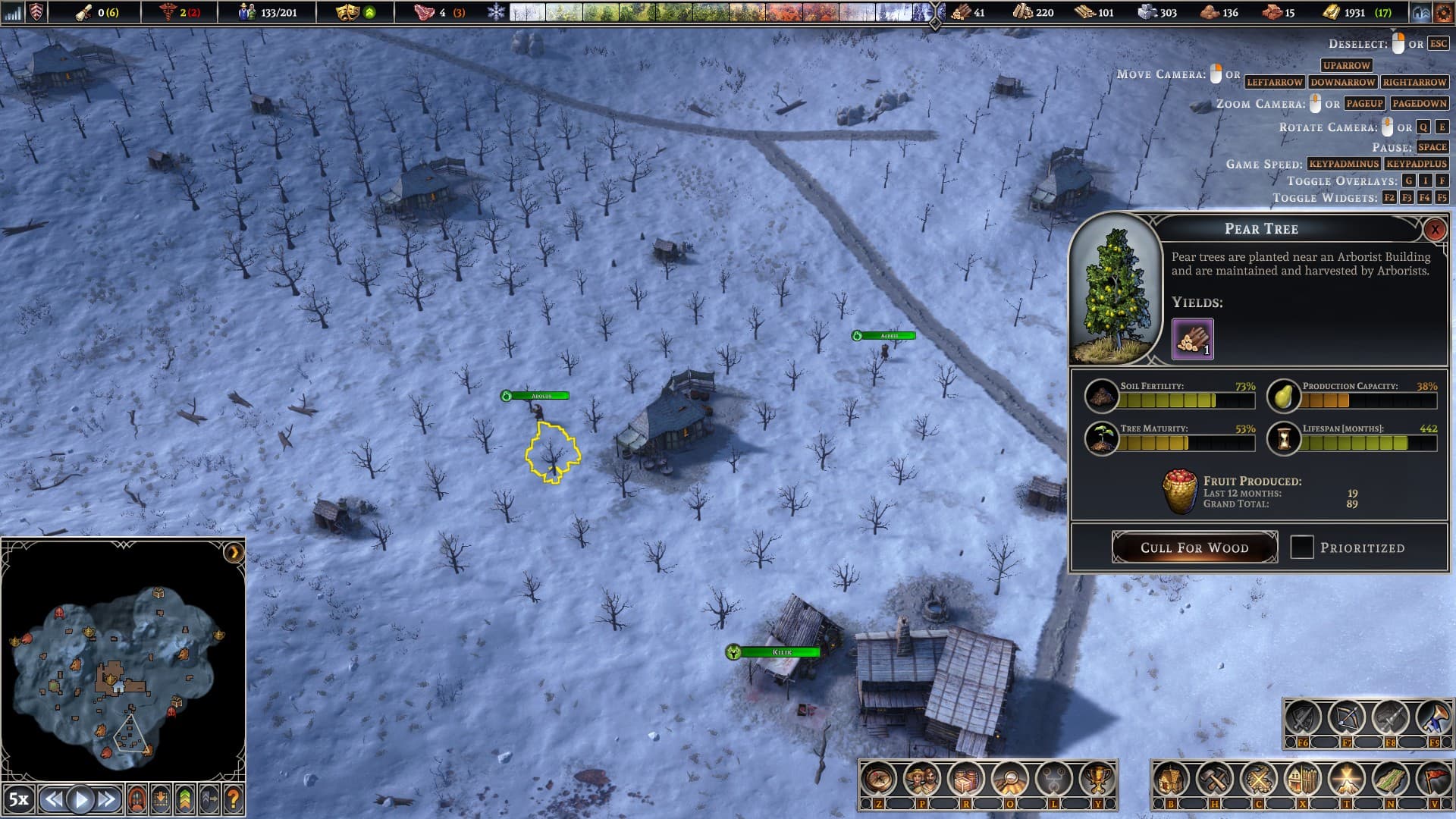Open the house building menu
The width and height of the screenshot is (1456, 819).
tap(1171, 779)
